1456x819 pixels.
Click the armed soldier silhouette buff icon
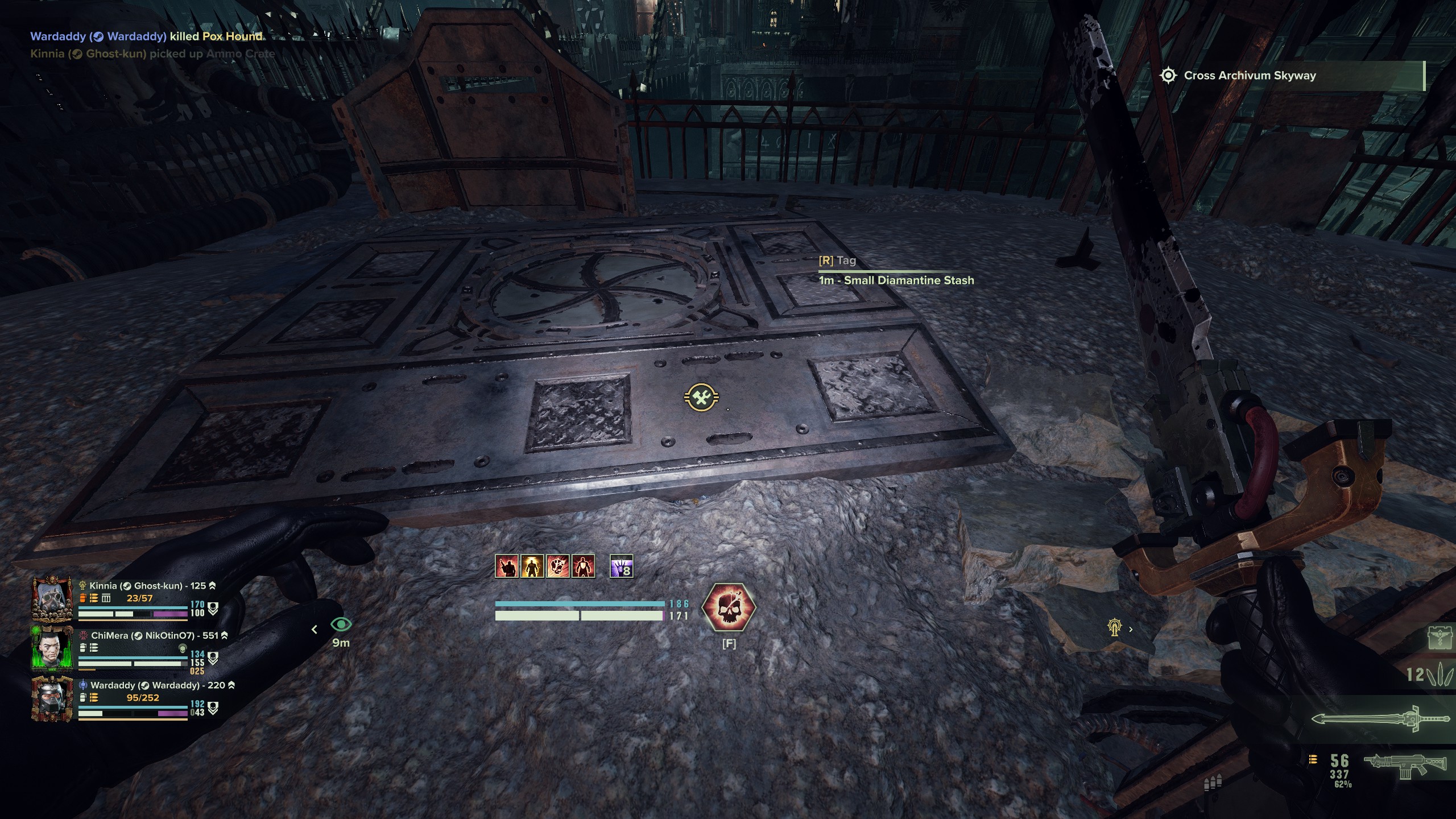506,566
